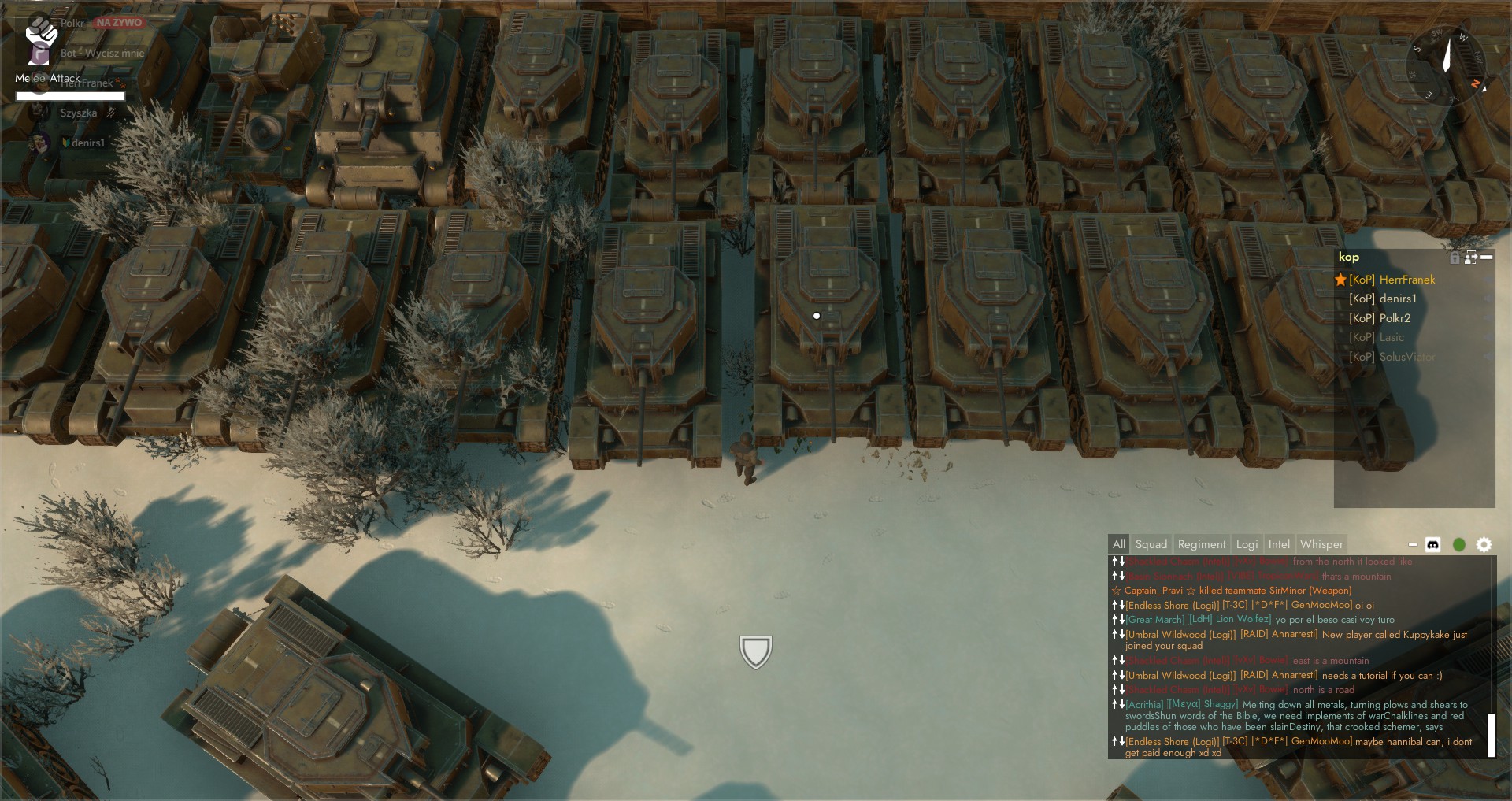The height and width of the screenshot is (801, 1512).
Task: Minimize the chat window with the dash
Action: coord(1412,543)
